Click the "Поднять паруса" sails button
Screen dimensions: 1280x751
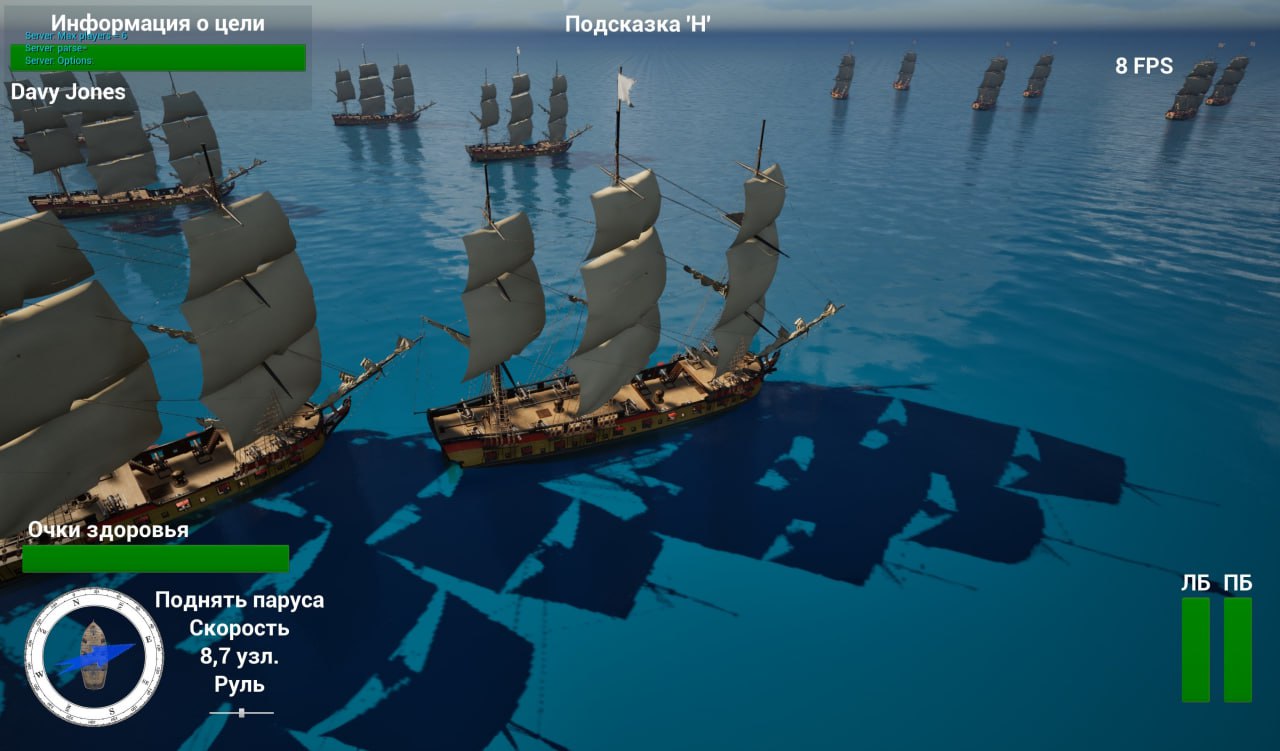click(x=239, y=600)
